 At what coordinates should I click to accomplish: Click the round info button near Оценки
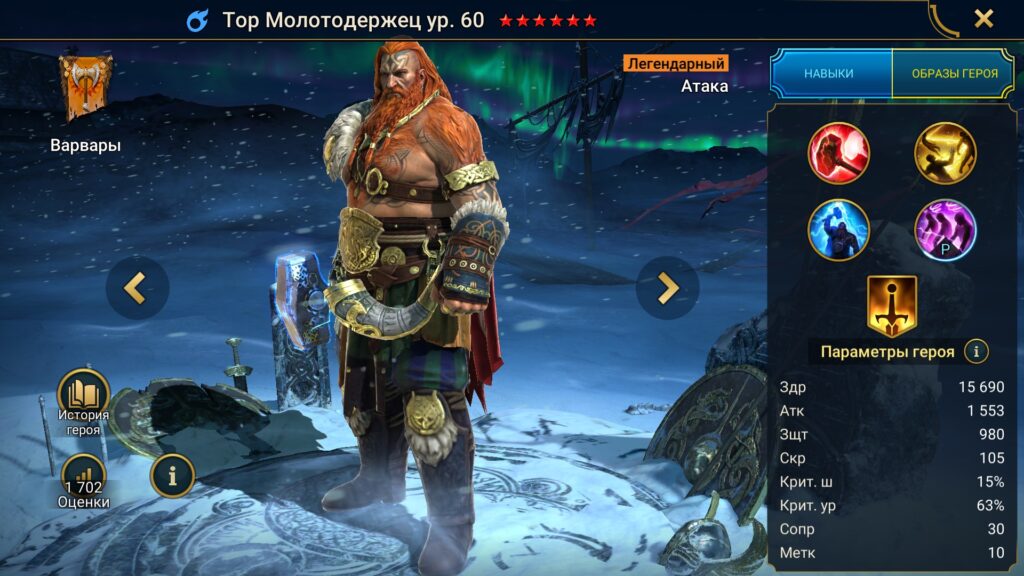[x=172, y=476]
